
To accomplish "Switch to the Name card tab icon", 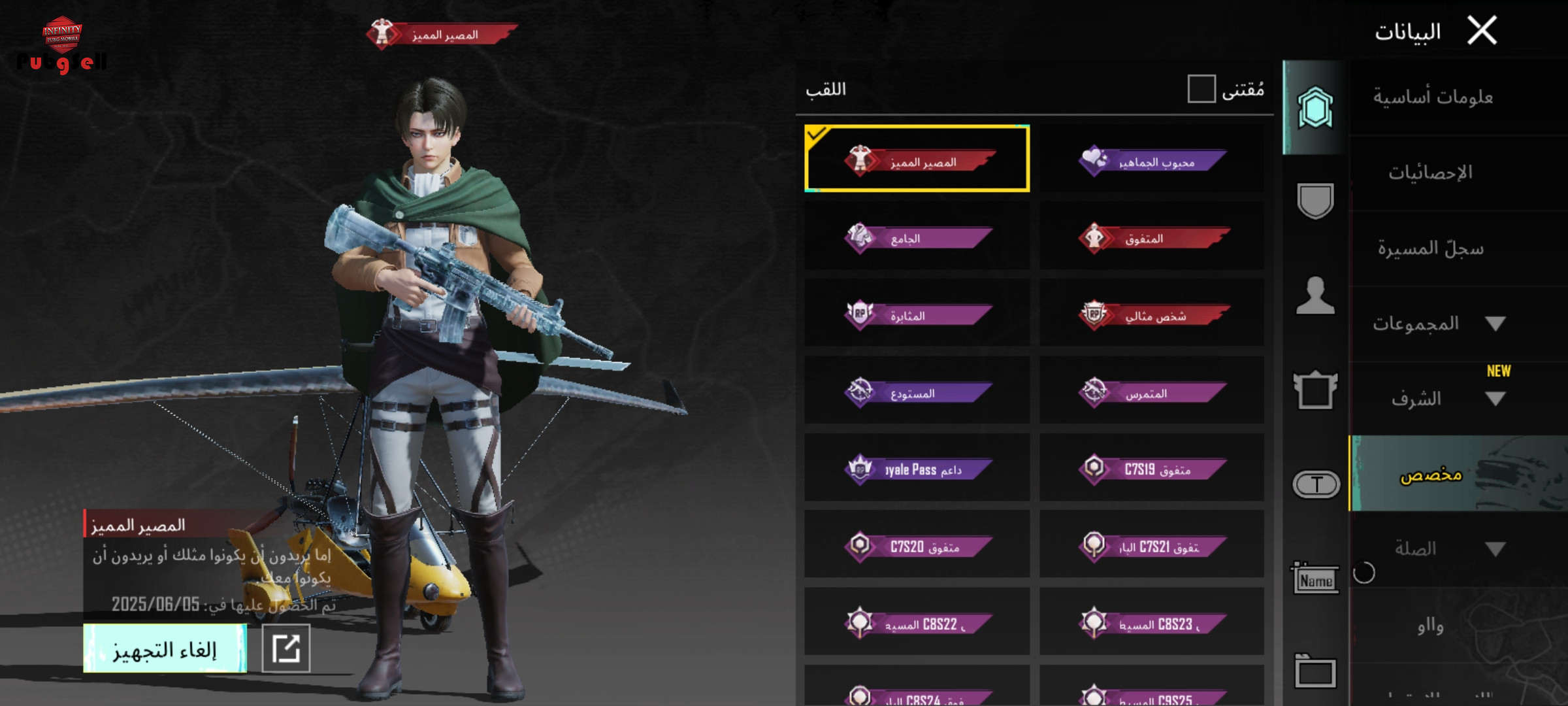I will [1315, 579].
